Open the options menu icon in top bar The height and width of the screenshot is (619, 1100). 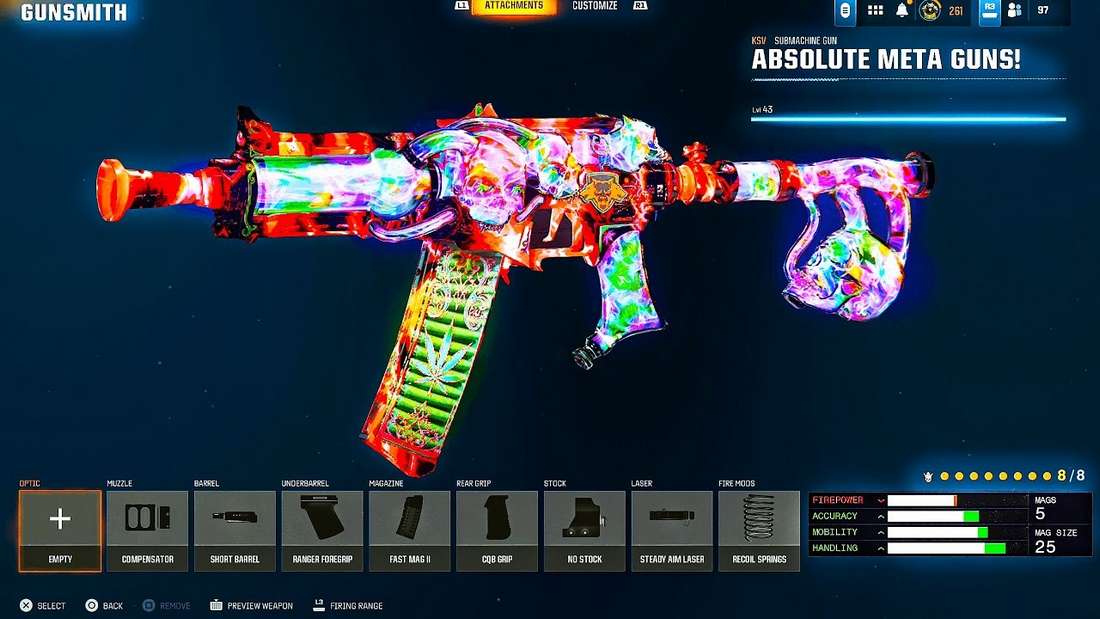pyautogui.click(x=846, y=10)
